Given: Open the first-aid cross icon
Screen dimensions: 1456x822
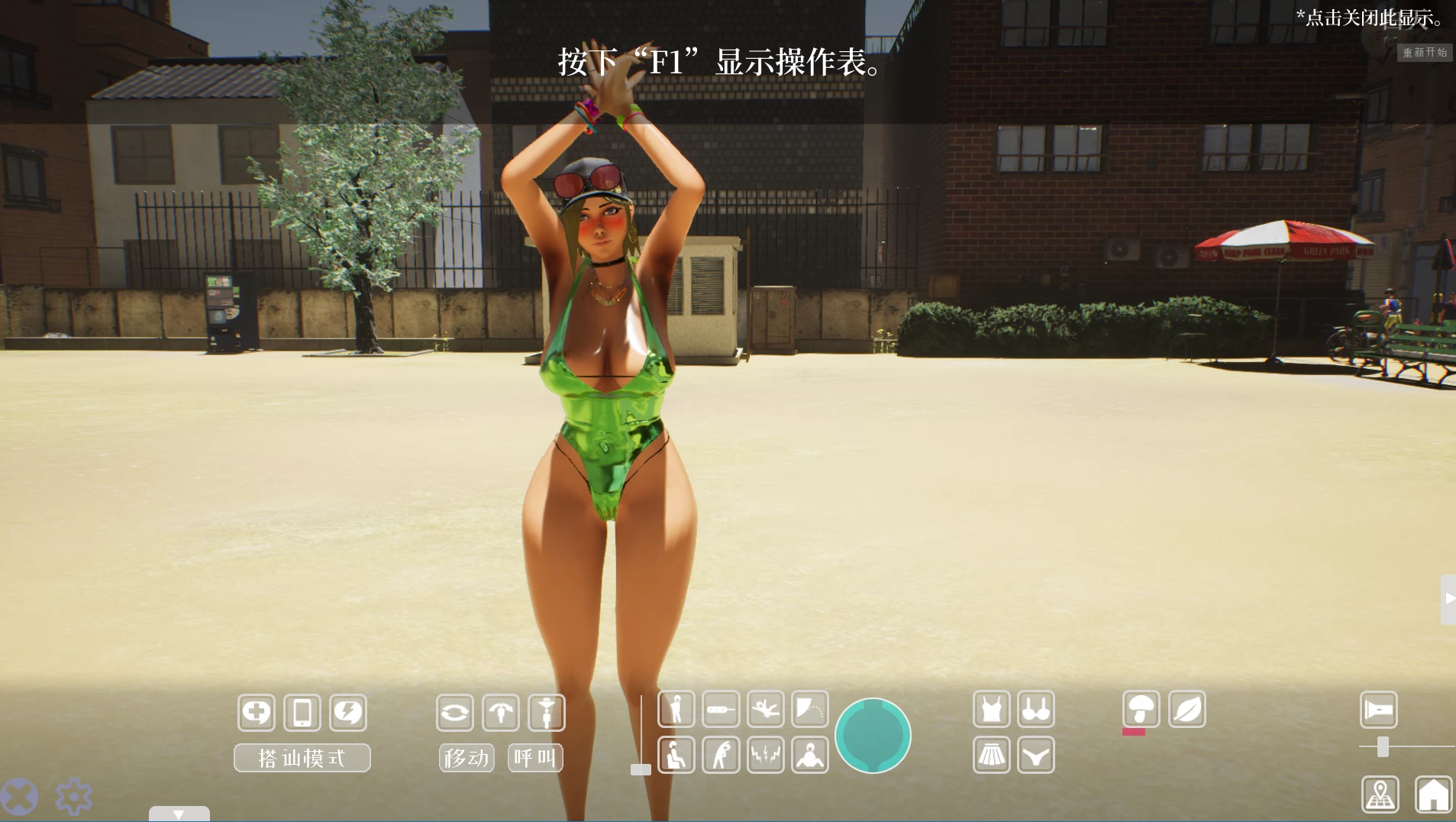Looking at the screenshot, I should coord(256,712).
